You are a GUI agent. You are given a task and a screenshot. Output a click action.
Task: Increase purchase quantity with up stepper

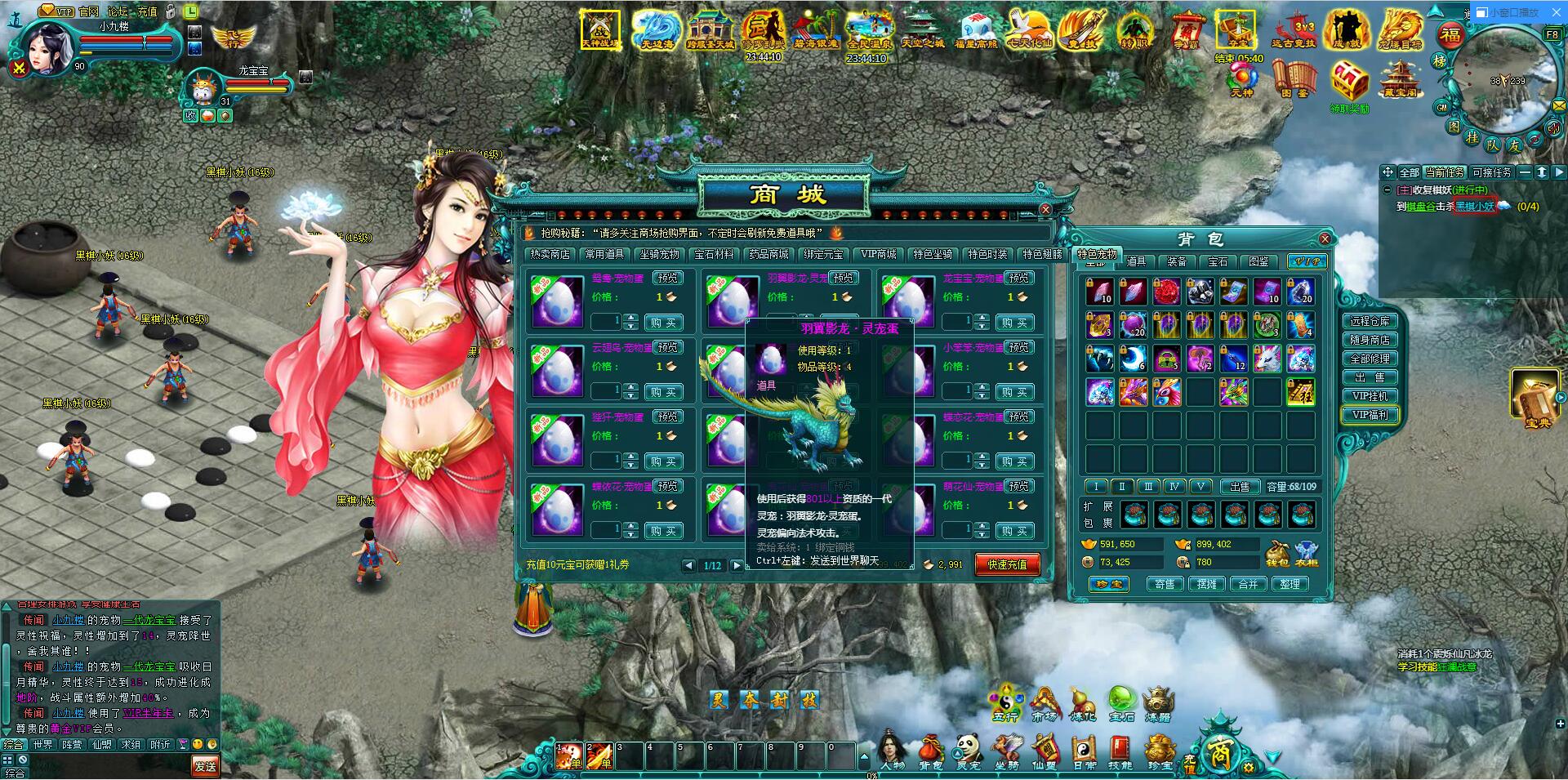click(x=632, y=319)
